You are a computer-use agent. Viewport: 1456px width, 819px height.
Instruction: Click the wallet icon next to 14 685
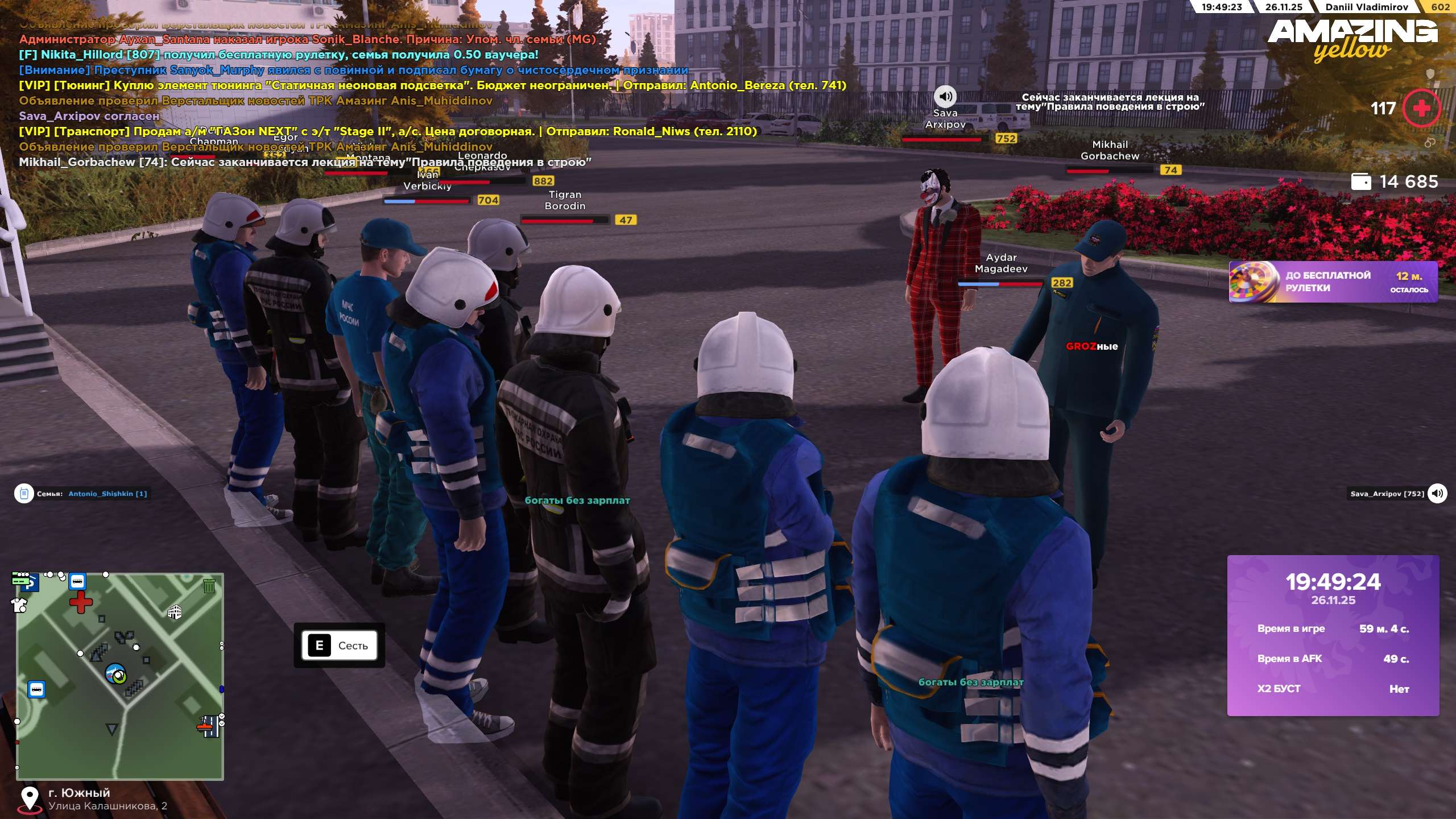pyautogui.click(x=1360, y=181)
